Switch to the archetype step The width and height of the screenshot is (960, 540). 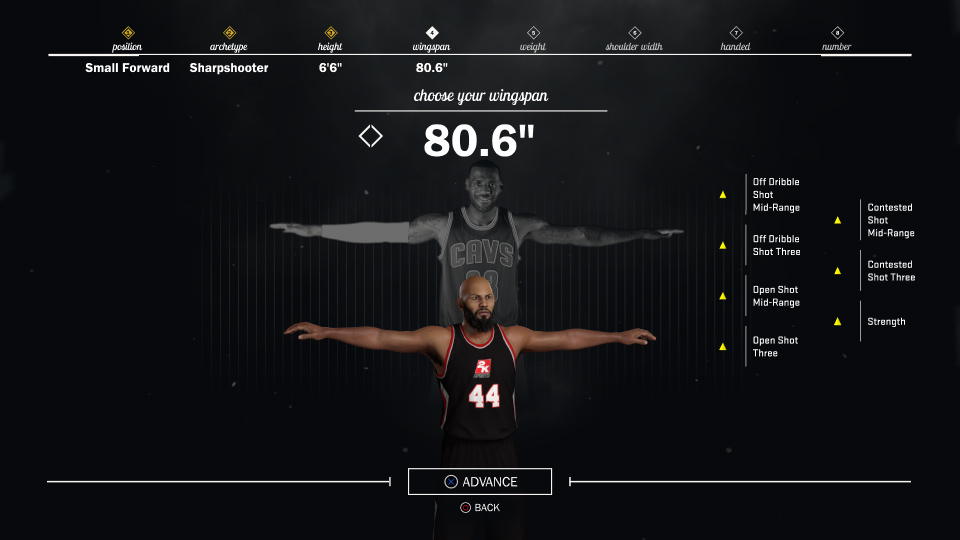[x=229, y=40]
